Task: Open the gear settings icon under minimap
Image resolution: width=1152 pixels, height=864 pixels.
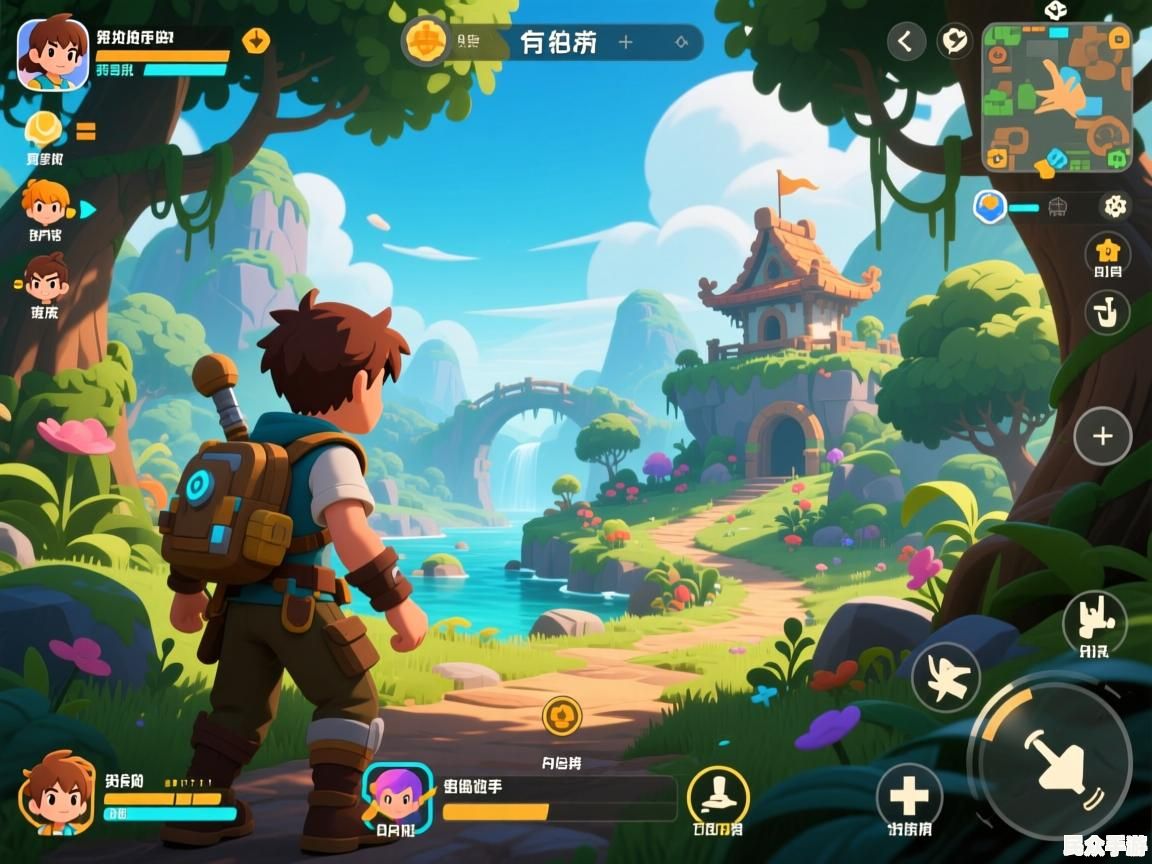Action: pyautogui.click(x=1114, y=206)
